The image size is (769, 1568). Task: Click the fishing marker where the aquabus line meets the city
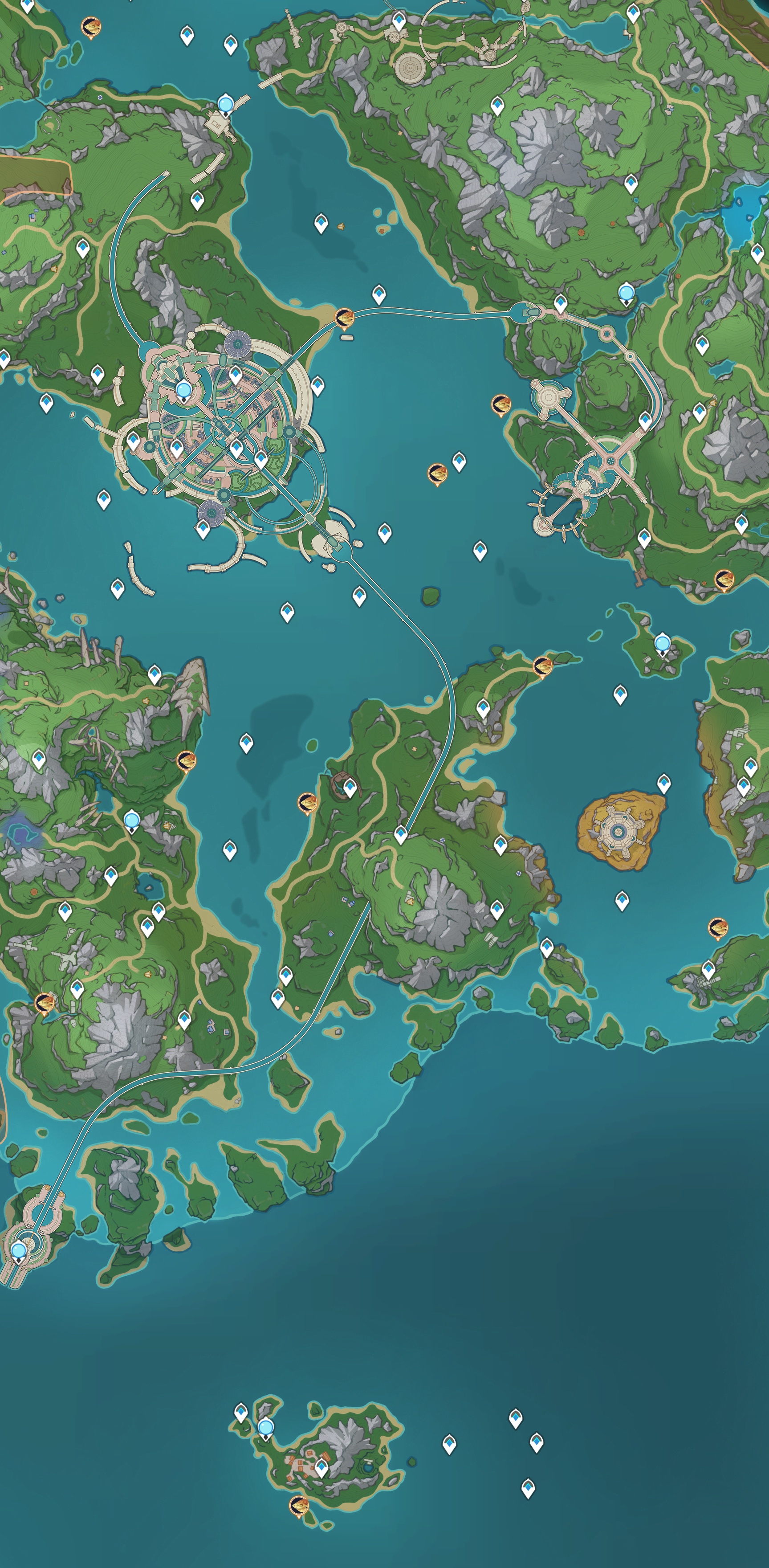344,317
